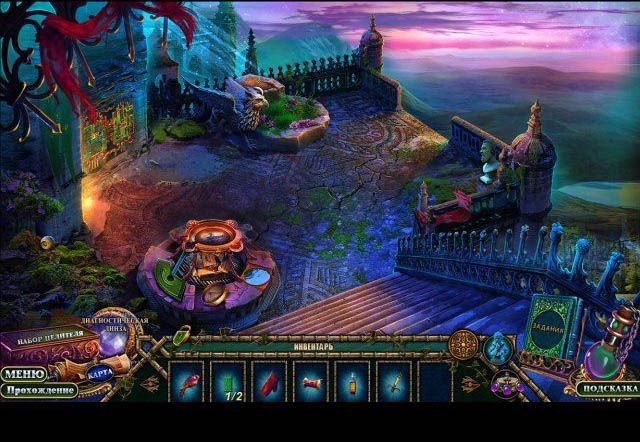Image resolution: width=640 pixels, height=442 pixels.
Task: Select the dagger item in inventory
Action: pyautogui.click(x=393, y=382)
